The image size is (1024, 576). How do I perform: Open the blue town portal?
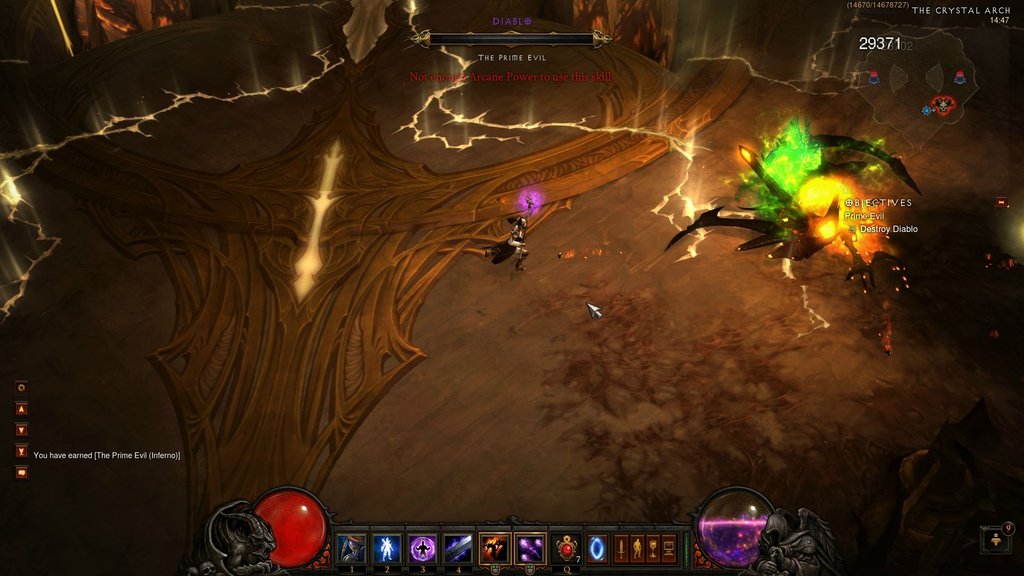click(x=596, y=548)
